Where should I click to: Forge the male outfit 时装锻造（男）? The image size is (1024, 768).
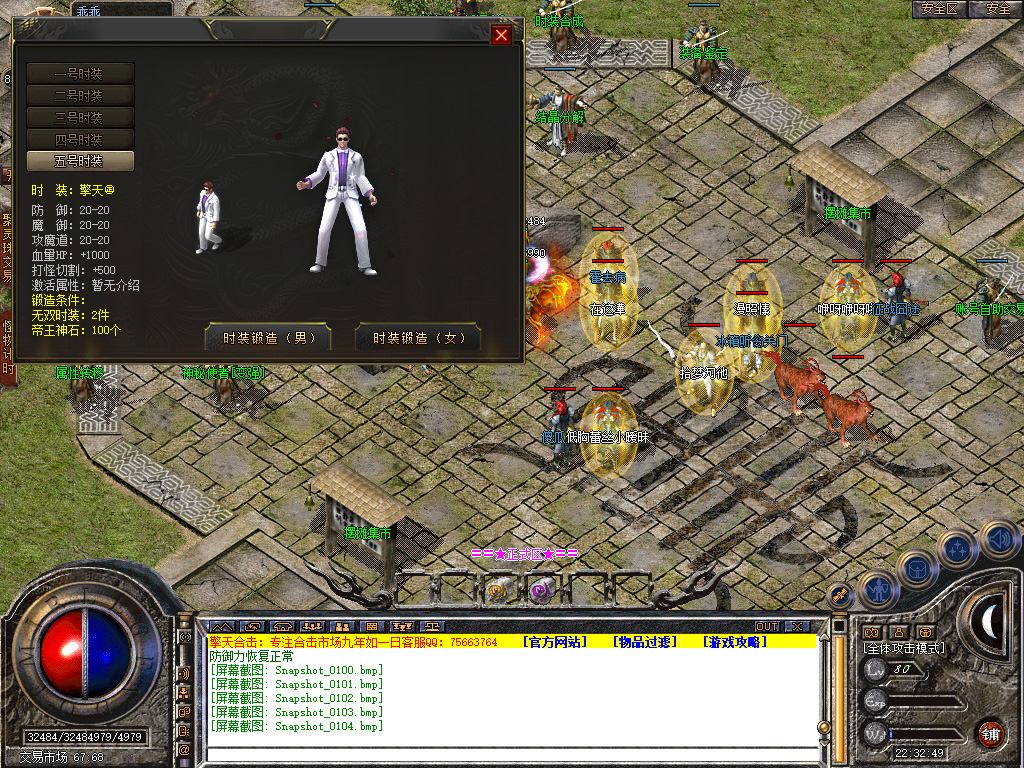(267, 338)
